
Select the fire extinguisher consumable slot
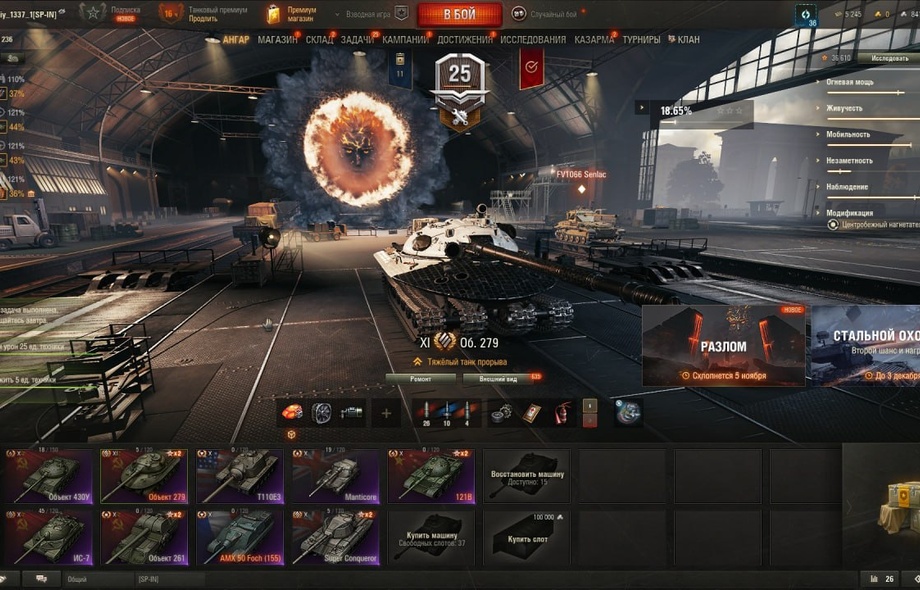click(562, 412)
